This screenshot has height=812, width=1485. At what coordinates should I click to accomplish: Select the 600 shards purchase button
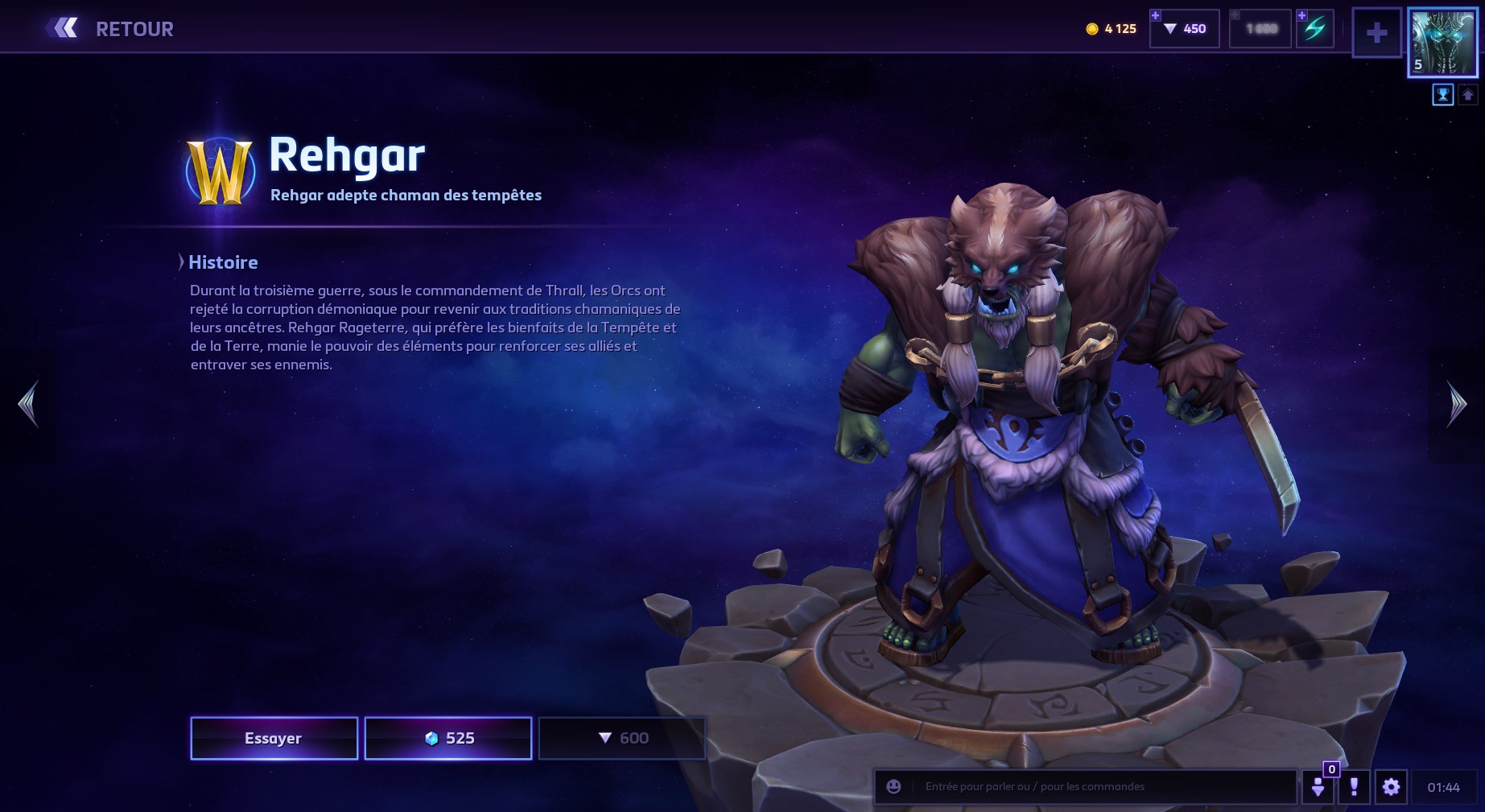[622, 738]
